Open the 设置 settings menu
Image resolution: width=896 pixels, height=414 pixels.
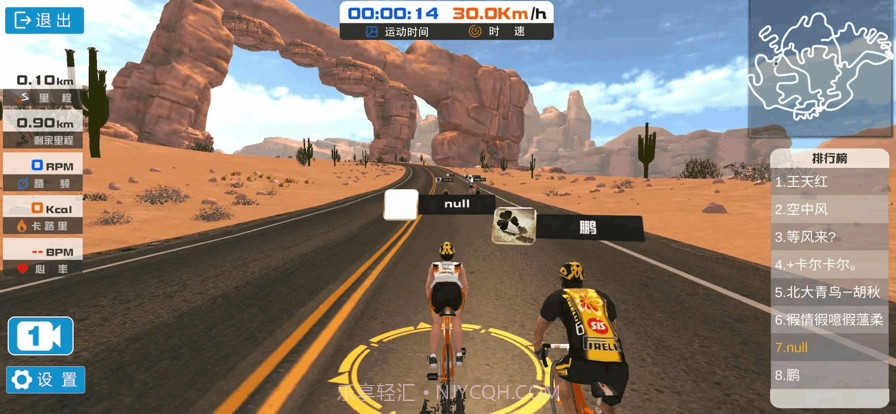[46, 380]
